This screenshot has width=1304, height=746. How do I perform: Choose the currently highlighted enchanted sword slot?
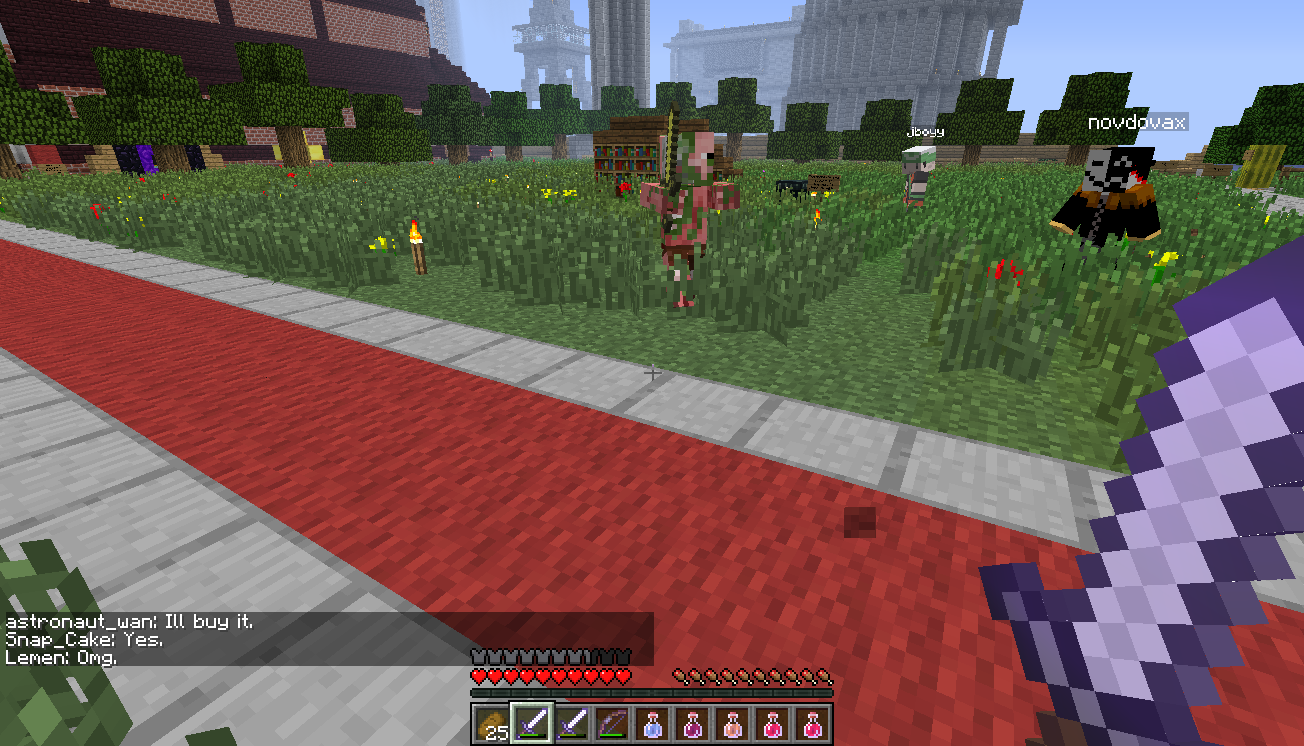[x=531, y=723]
